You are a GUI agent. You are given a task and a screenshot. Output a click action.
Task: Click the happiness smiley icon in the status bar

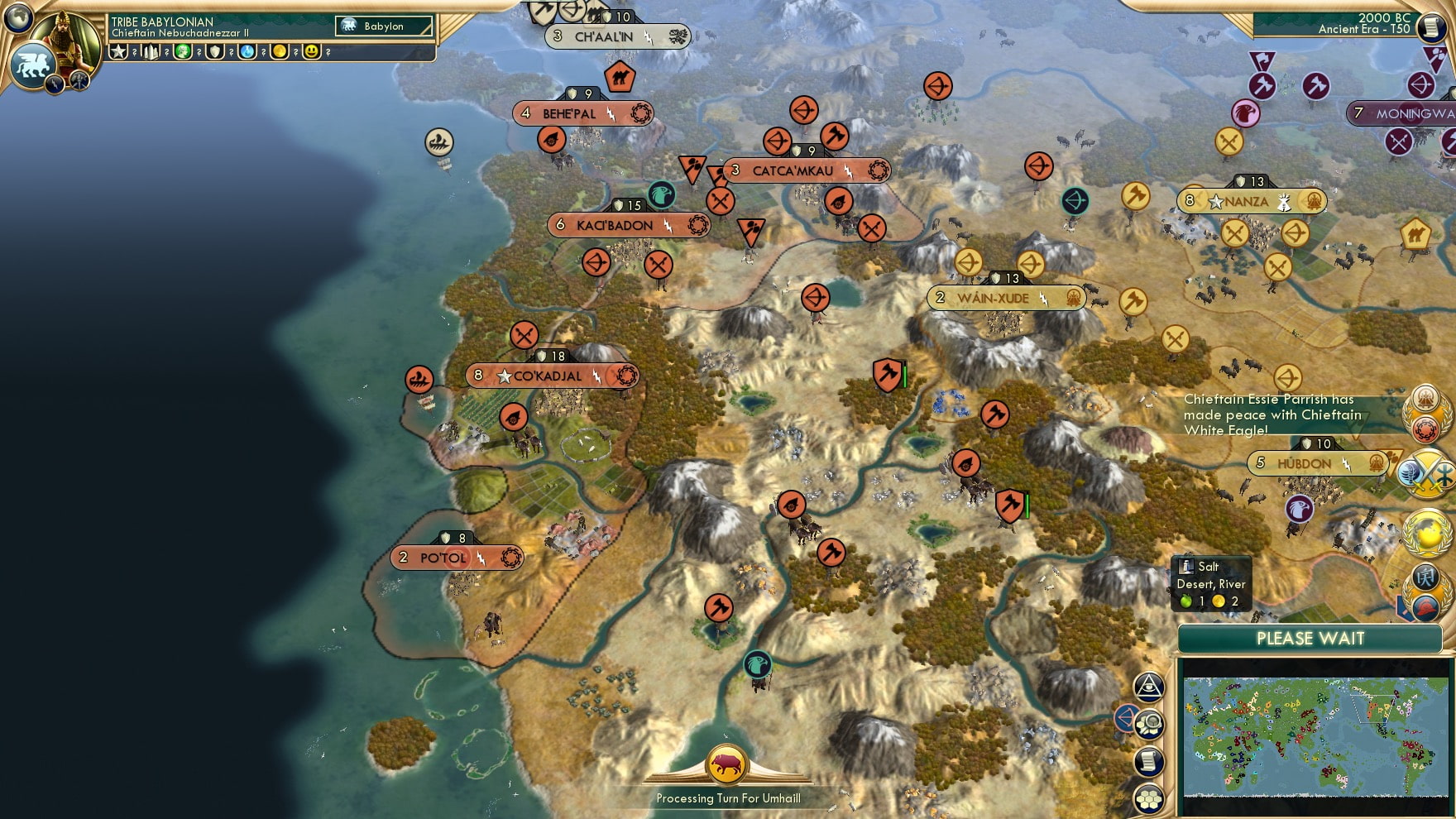311,51
